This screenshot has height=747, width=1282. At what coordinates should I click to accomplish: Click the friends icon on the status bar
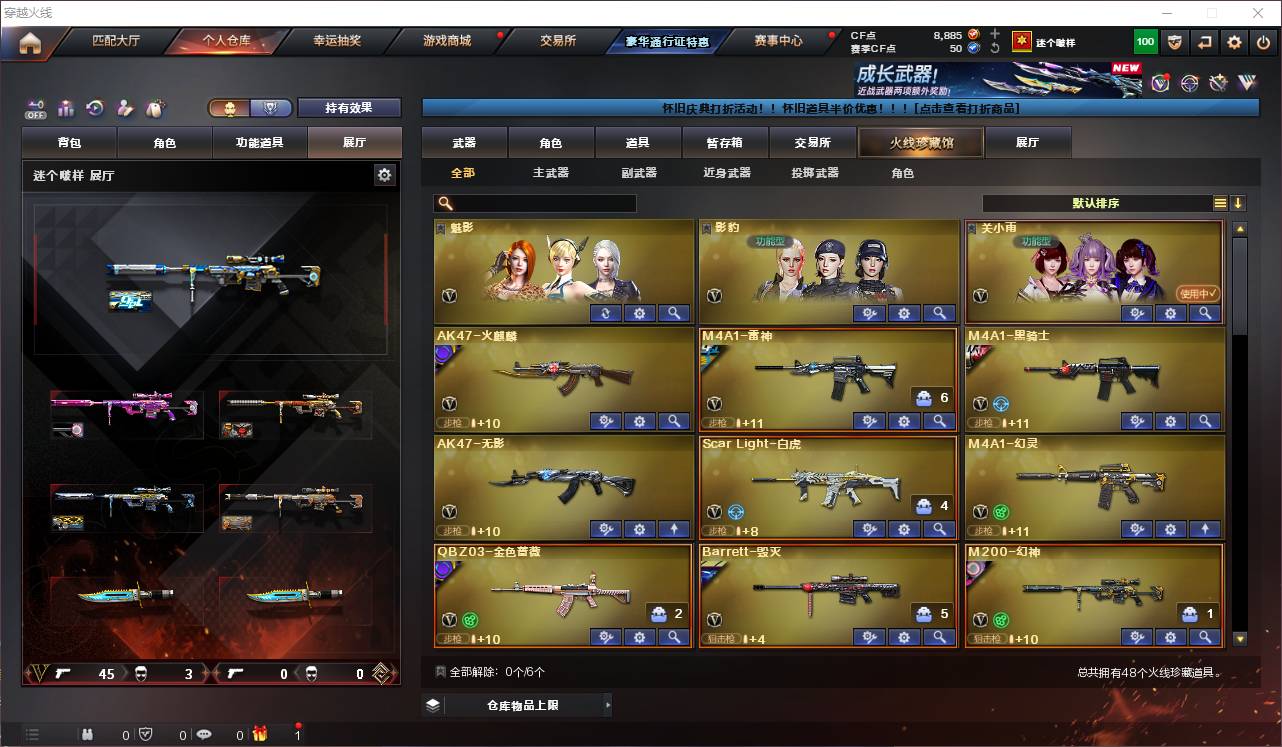tap(88, 733)
